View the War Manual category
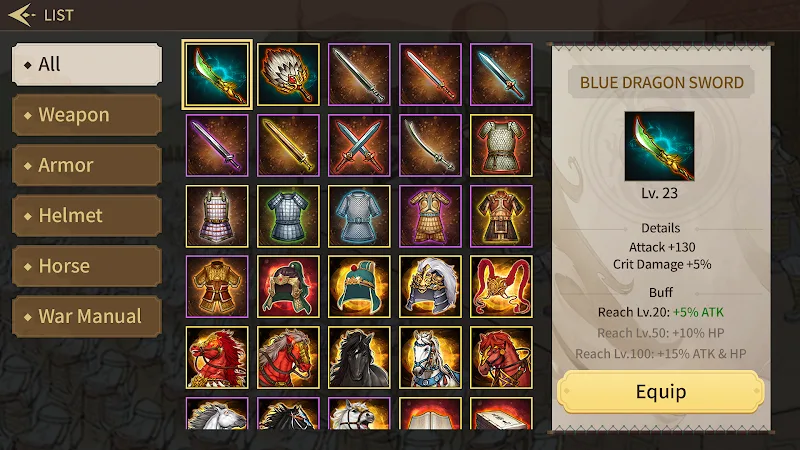The width and height of the screenshot is (800, 450). pyautogui.click(x=86, y=317)
